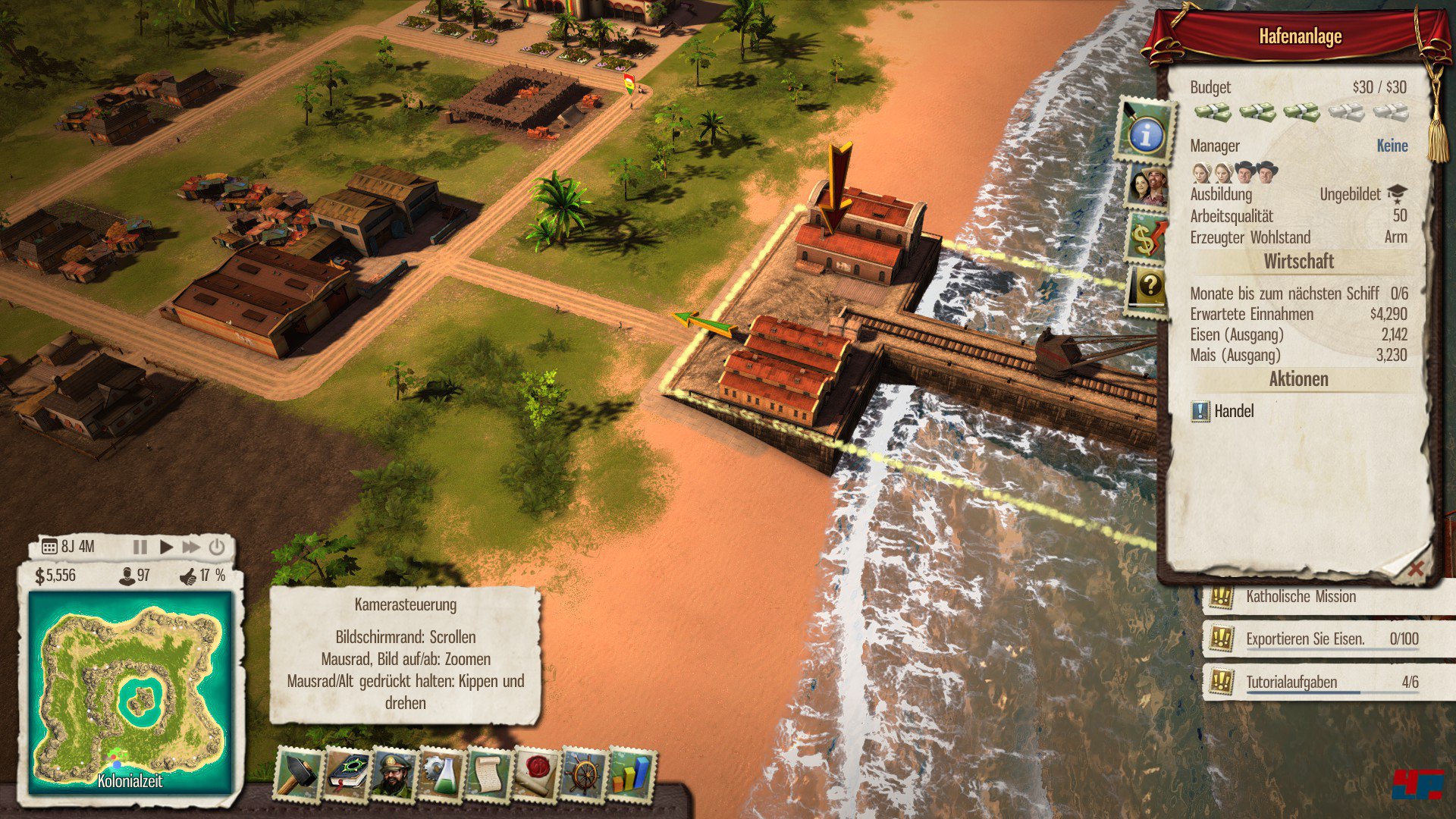Switch to the blue info tab
The width and height of the screenshot is (1456, 819).
1146,133
